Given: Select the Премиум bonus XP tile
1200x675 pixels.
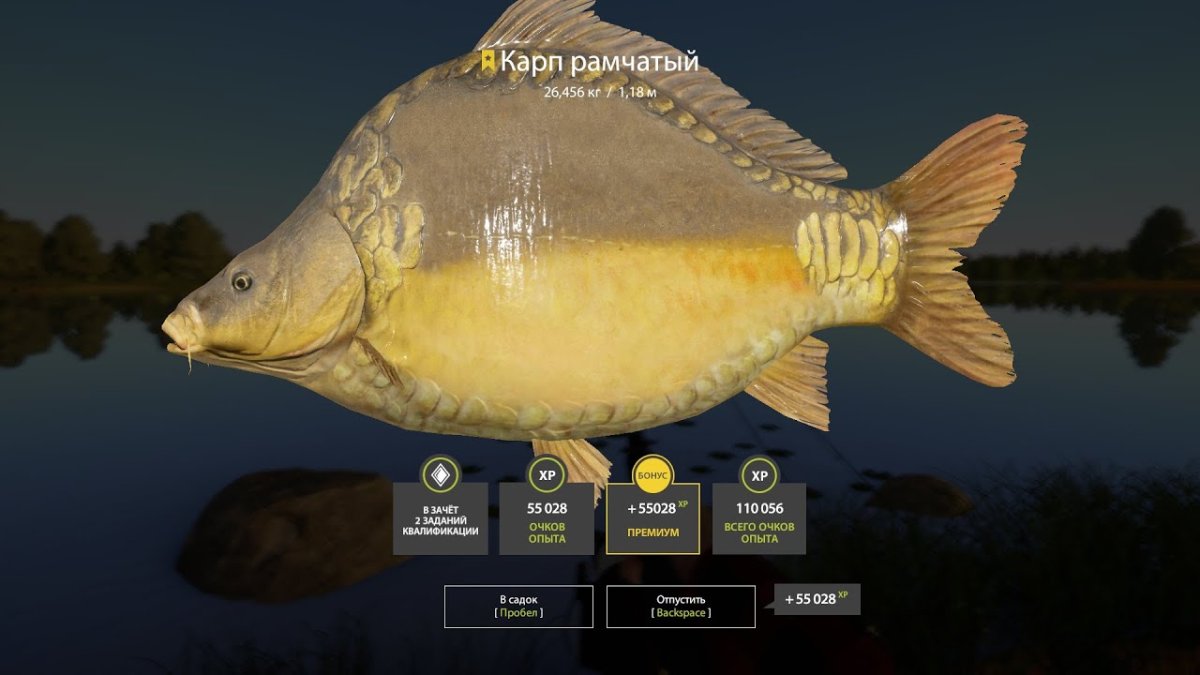Looking at the screenshot, I should coord(652,518).
